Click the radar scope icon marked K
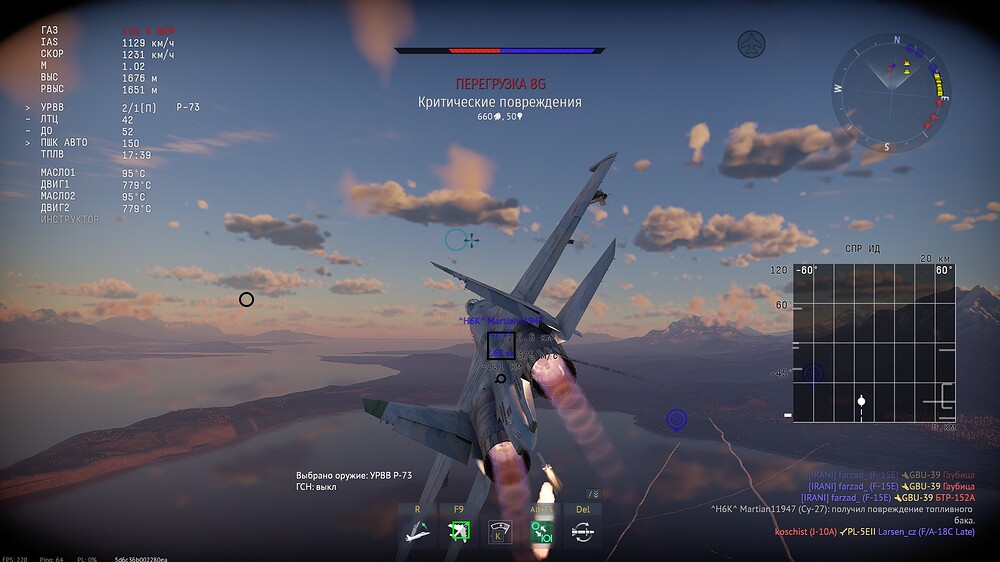 500,532
